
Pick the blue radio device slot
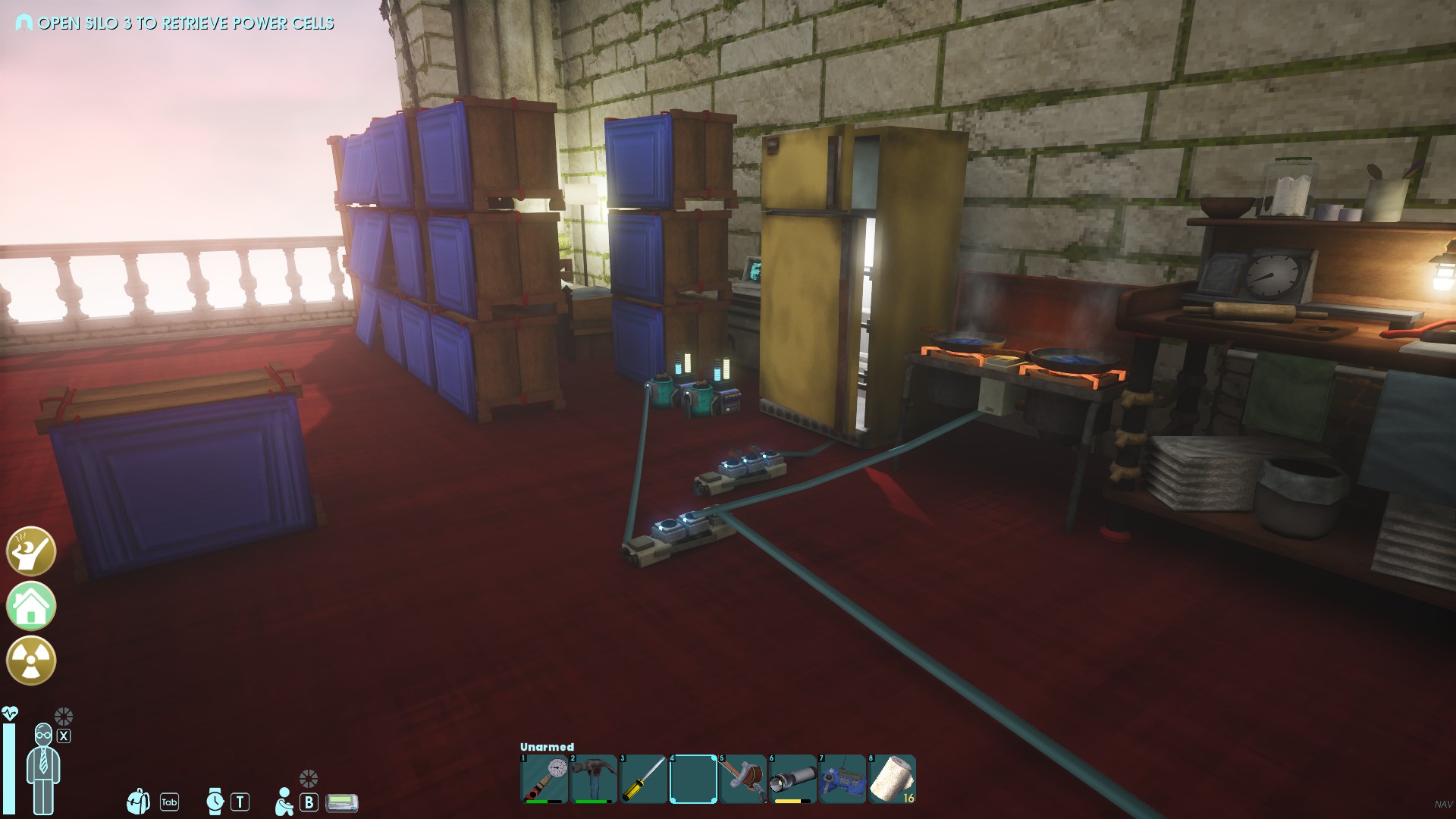842,778
